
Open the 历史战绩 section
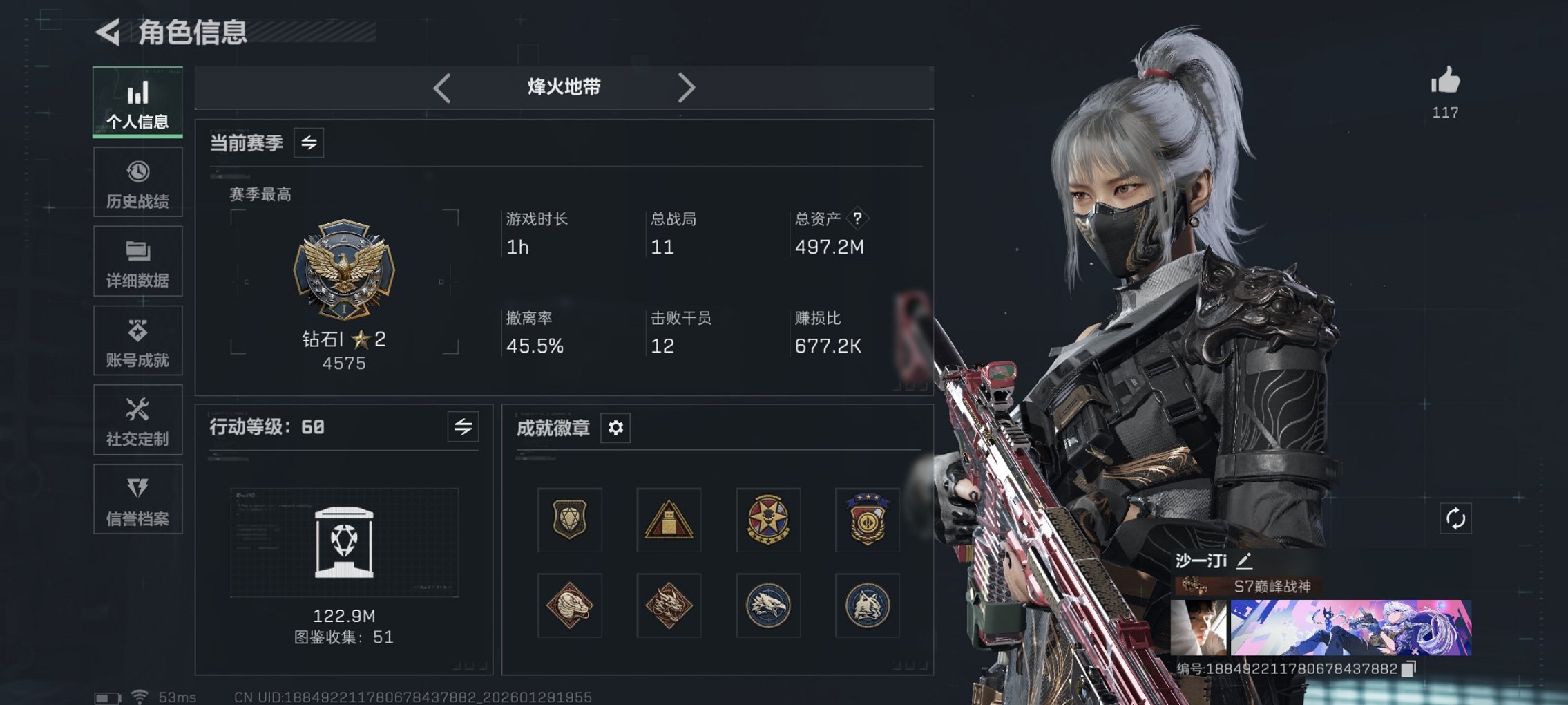(137, 181)
